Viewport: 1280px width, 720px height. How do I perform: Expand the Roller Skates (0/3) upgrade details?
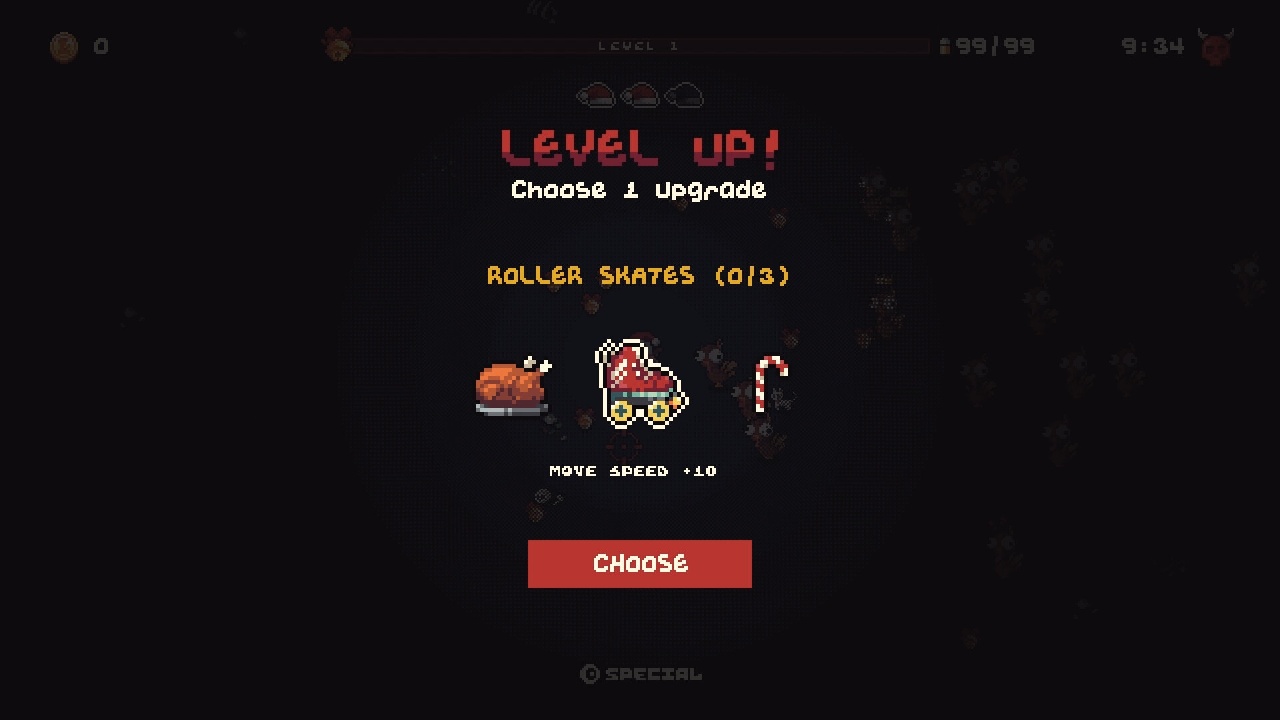(639, 275)
